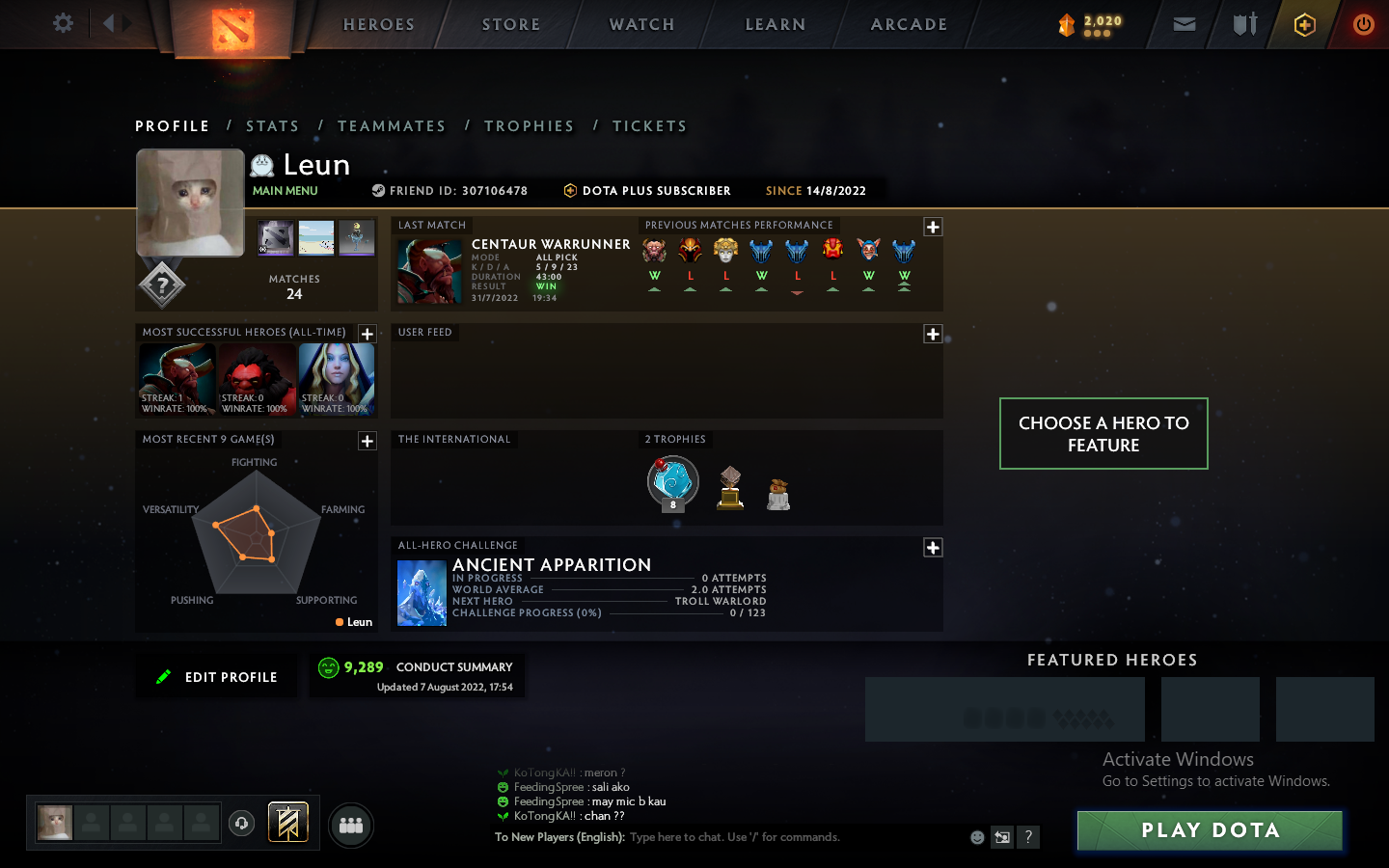This screenshot has width=1389, height=868.
Task: Click the Play Dota button
Action: point(1209,829)
